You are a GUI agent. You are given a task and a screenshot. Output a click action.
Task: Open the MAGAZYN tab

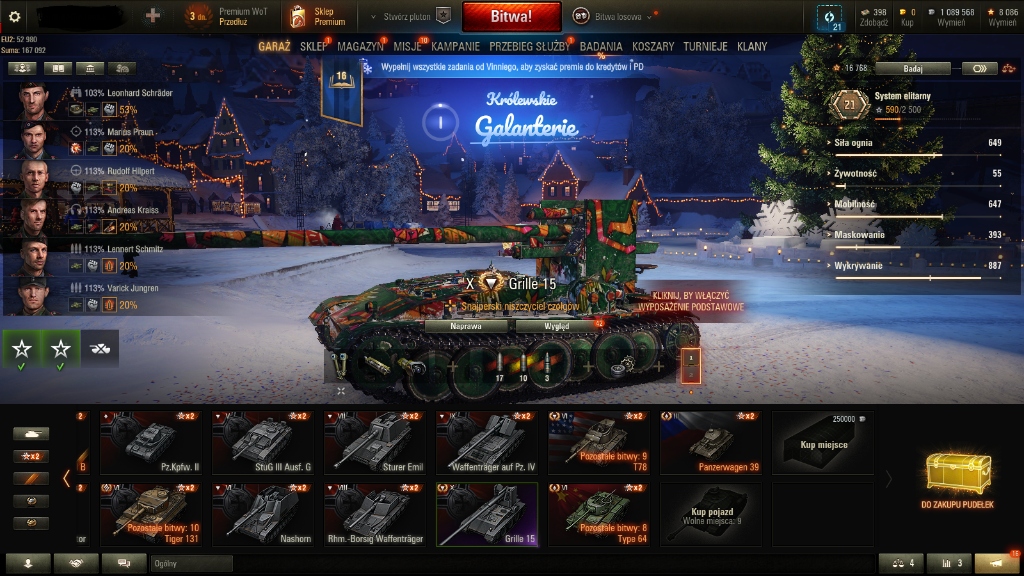(361, 46)
